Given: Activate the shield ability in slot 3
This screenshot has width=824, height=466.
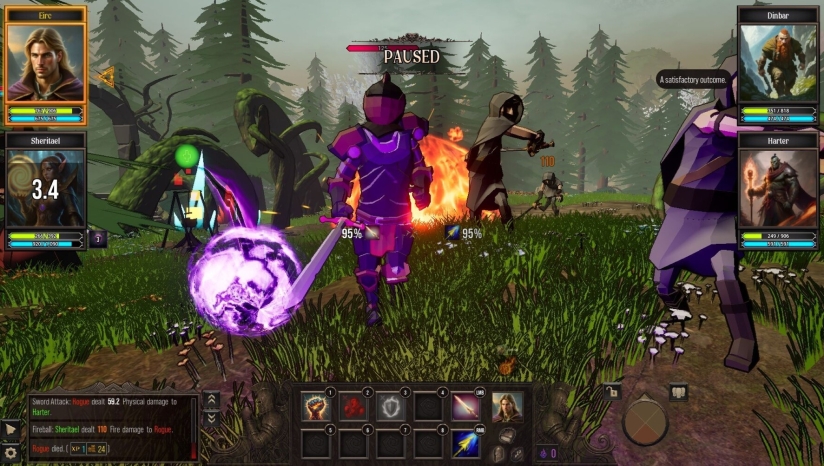Looking at the screenshot, I should click(x=391, y=406).
